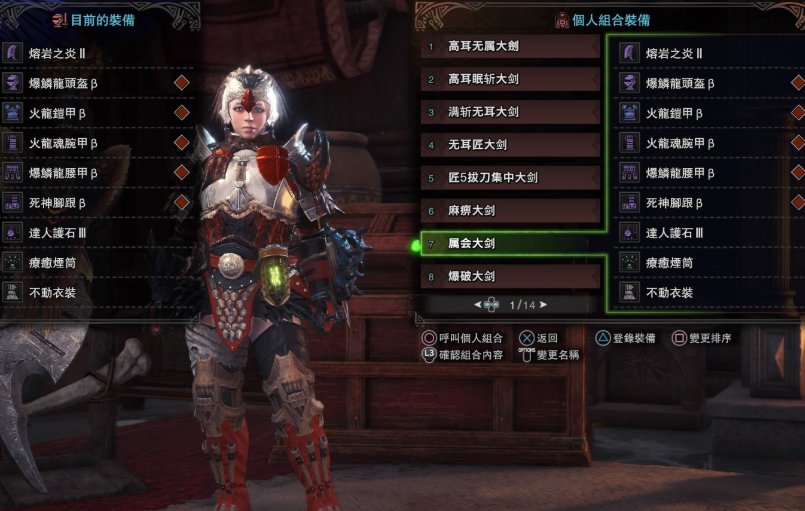Go to the next loadout page arrow
The width and height of the screenshot is (805, 511).
pyautogui.click(x=543, y=304)
